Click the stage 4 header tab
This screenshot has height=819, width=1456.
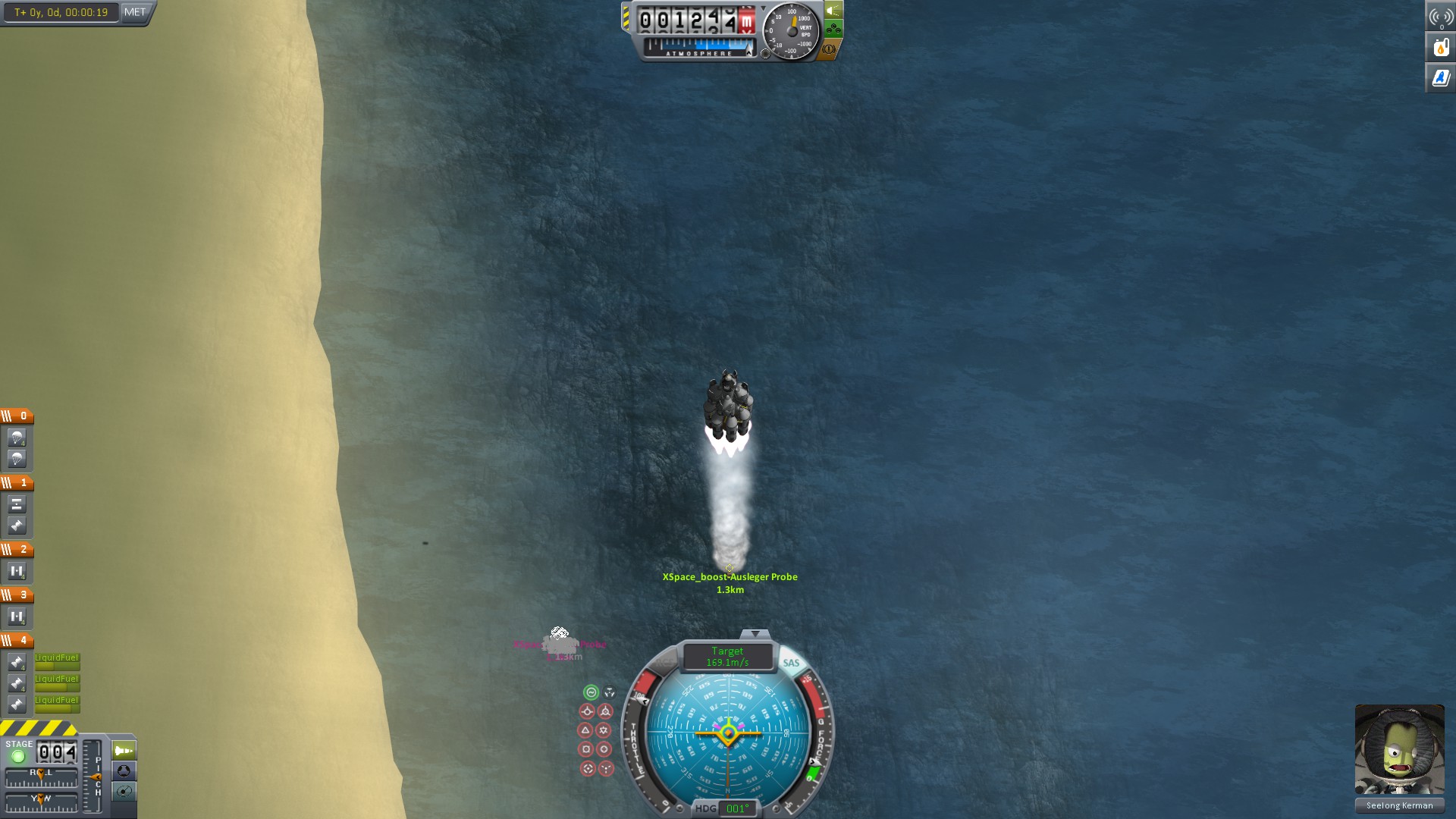click(17, 640)
